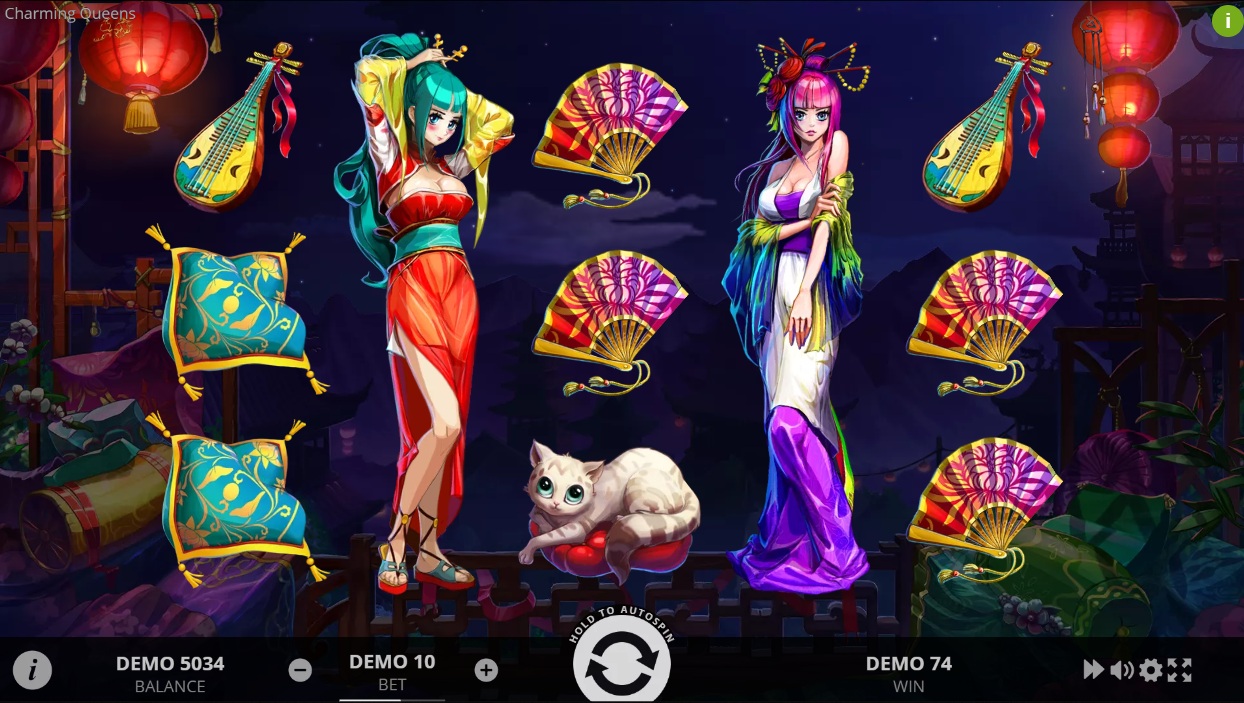Open the gear settings menu
The height and width of the screenshot is (703, 1244).
pyautogui.click(x=1151, y=670)
